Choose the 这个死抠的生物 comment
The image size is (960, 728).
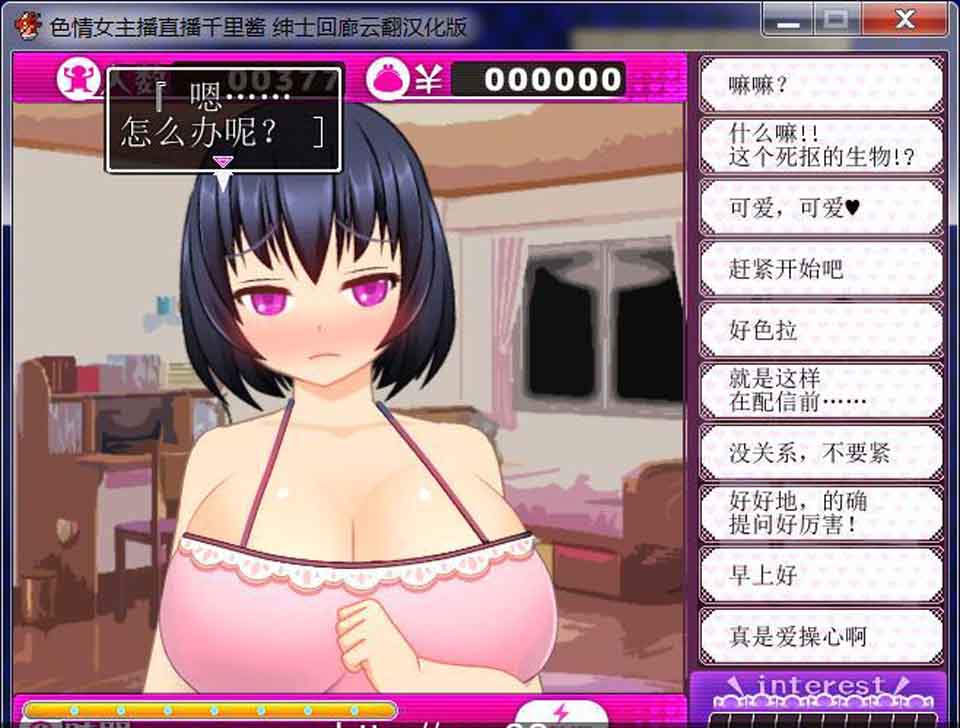820,146
